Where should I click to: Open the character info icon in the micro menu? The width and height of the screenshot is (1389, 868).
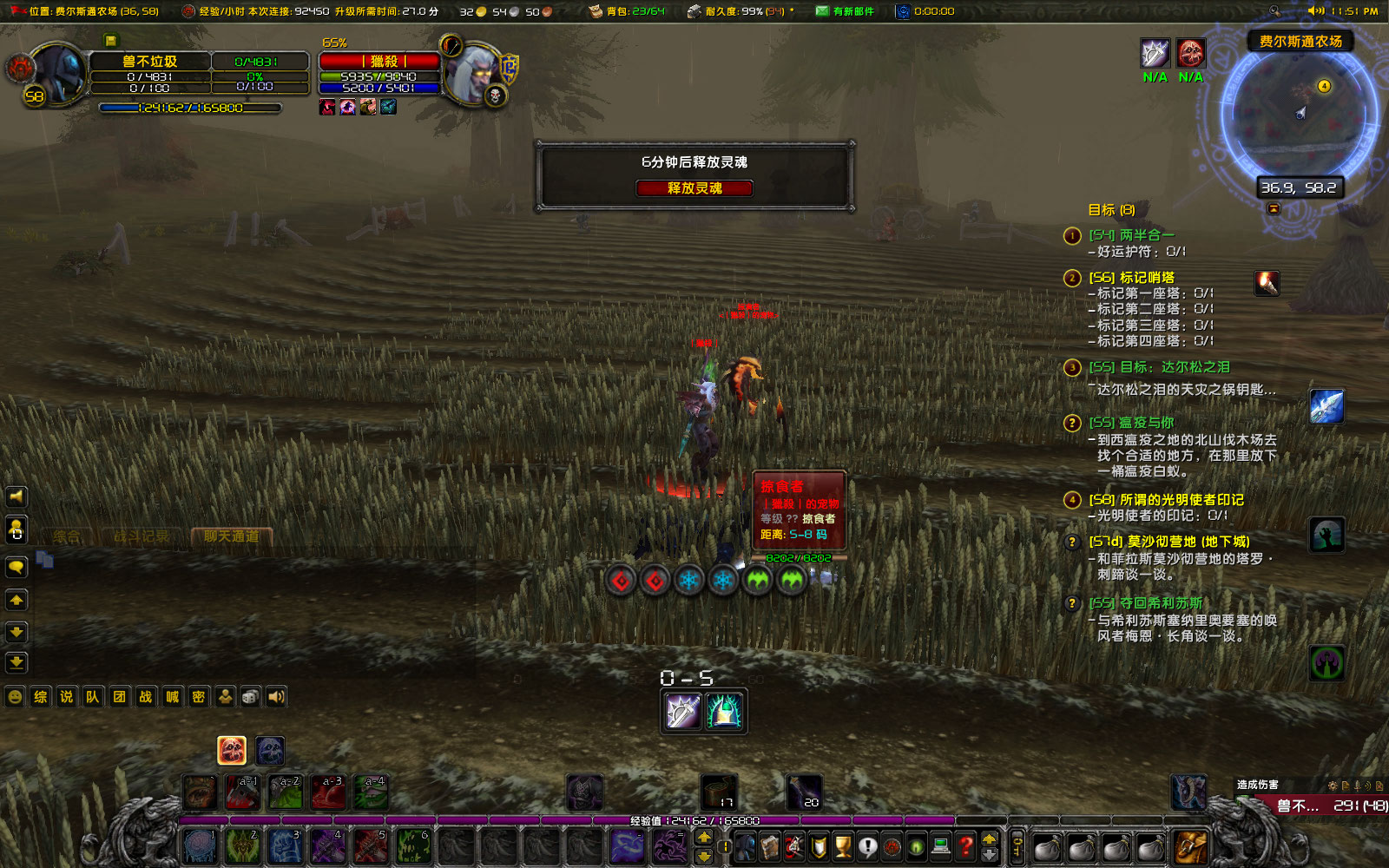745,846
